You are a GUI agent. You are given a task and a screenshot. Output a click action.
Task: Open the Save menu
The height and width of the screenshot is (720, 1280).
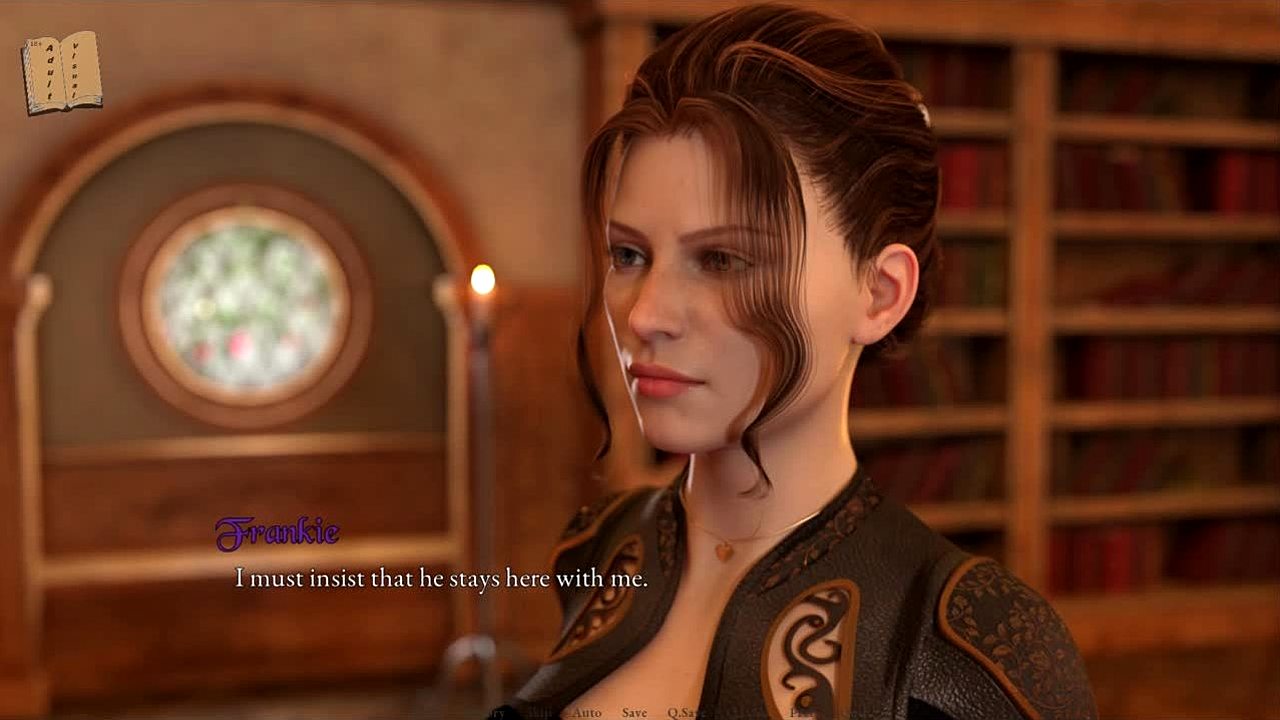click(634, 713)
